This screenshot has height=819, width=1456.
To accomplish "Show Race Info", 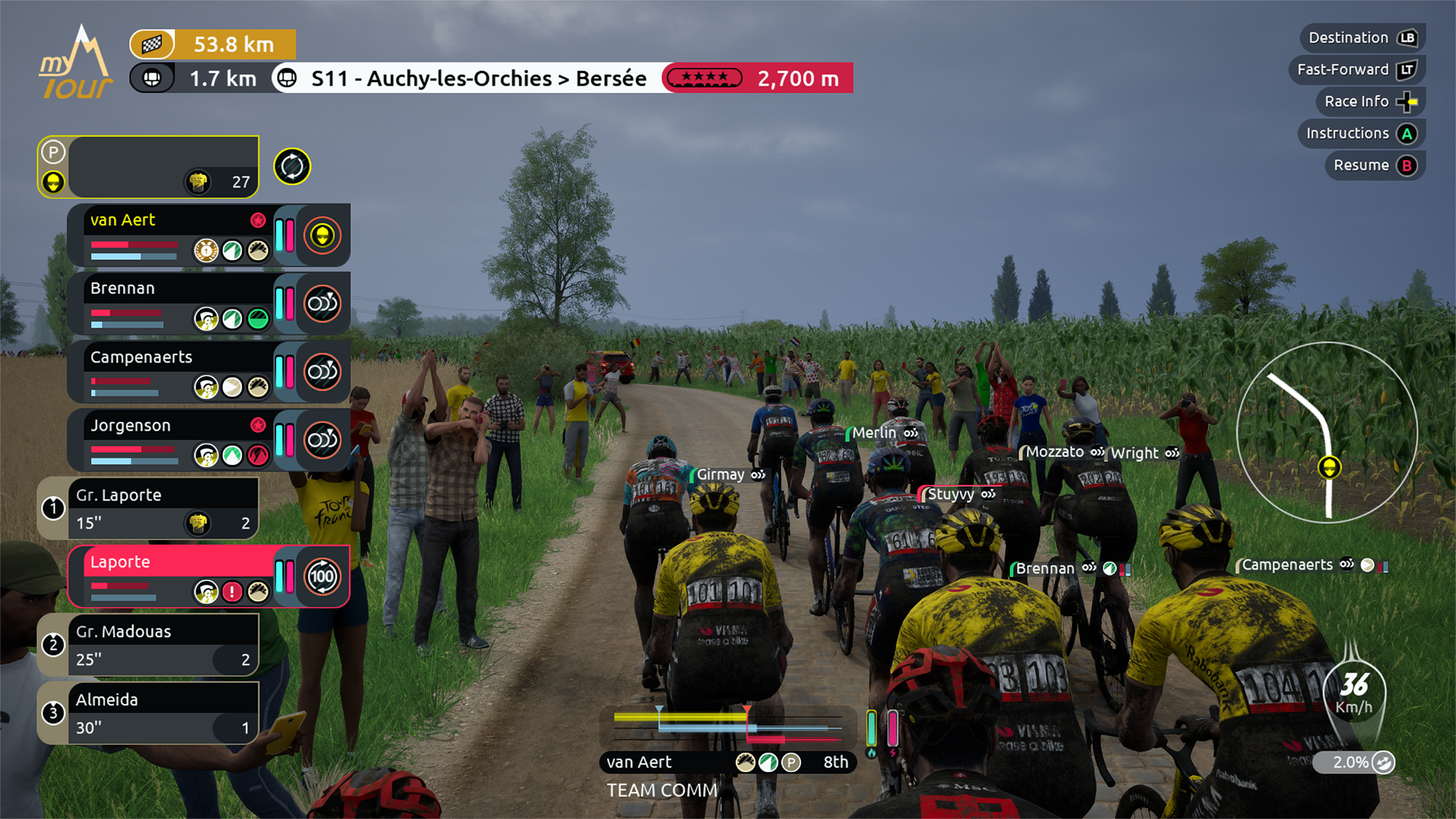I will (x=1370, y=102).
